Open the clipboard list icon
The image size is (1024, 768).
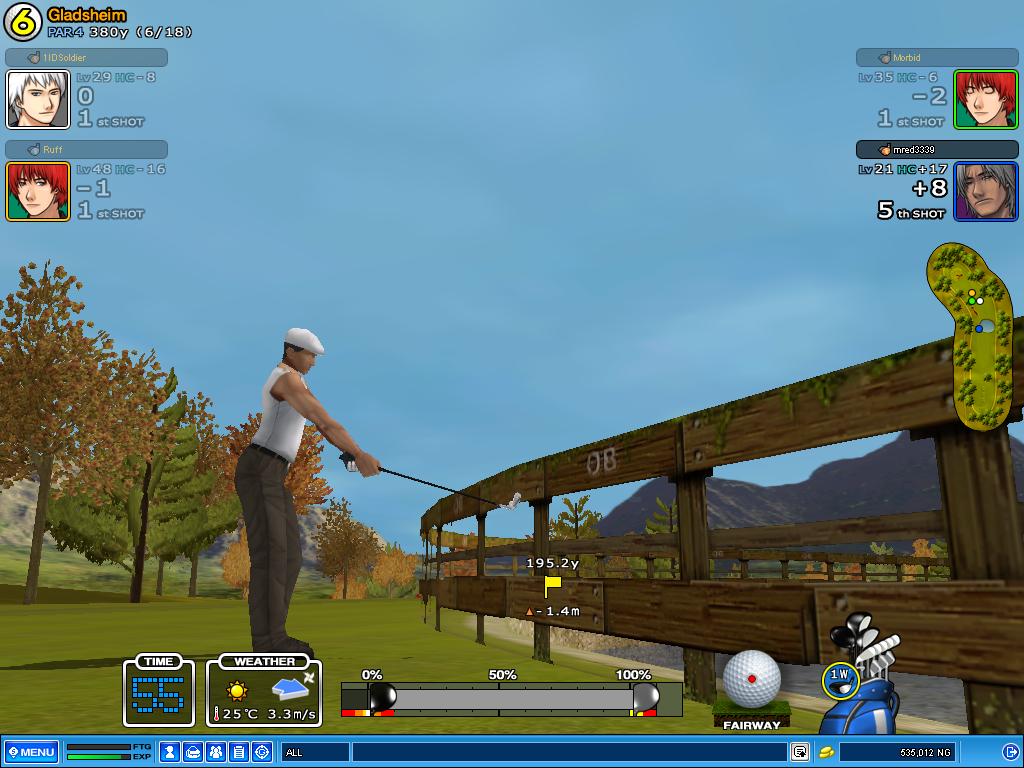point(239,752)
